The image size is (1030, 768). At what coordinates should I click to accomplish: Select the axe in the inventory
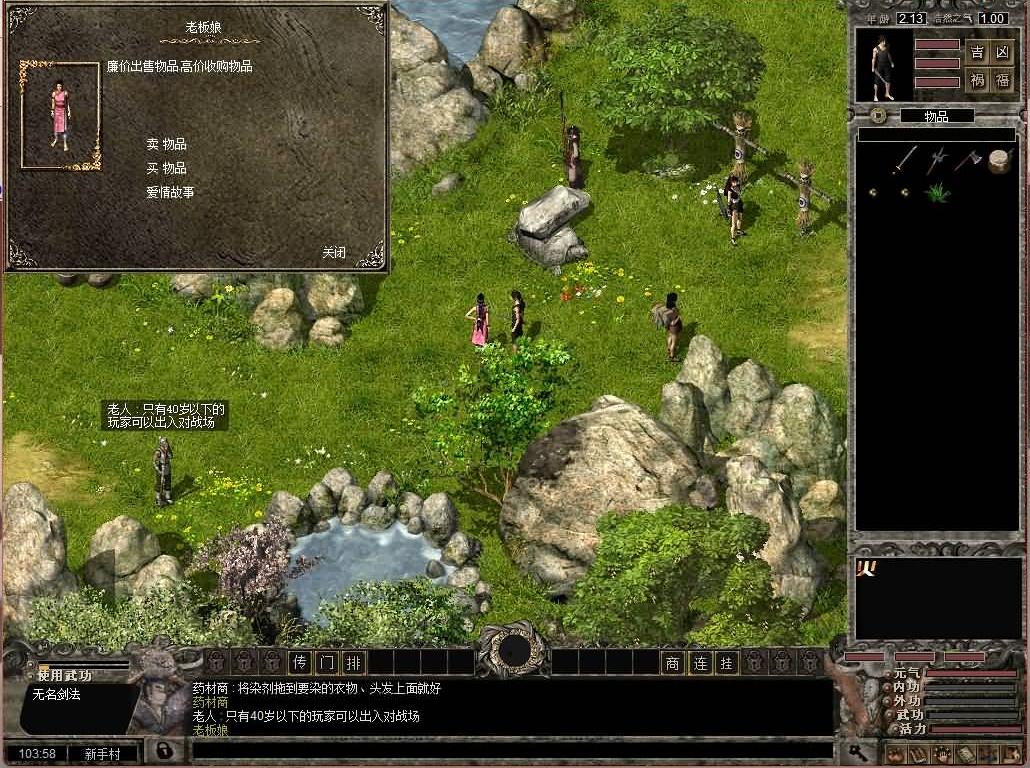pyautogui.click(x=967, y=159)
